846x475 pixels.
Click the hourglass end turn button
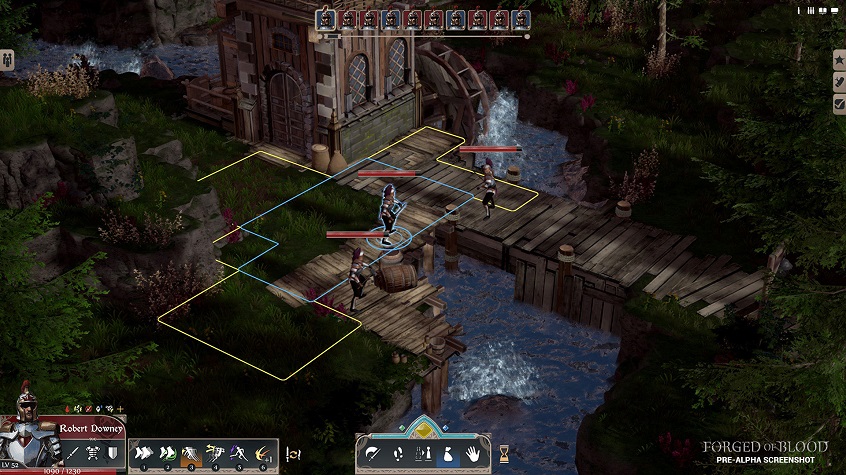pyautogui.click(x=504, y=453)
